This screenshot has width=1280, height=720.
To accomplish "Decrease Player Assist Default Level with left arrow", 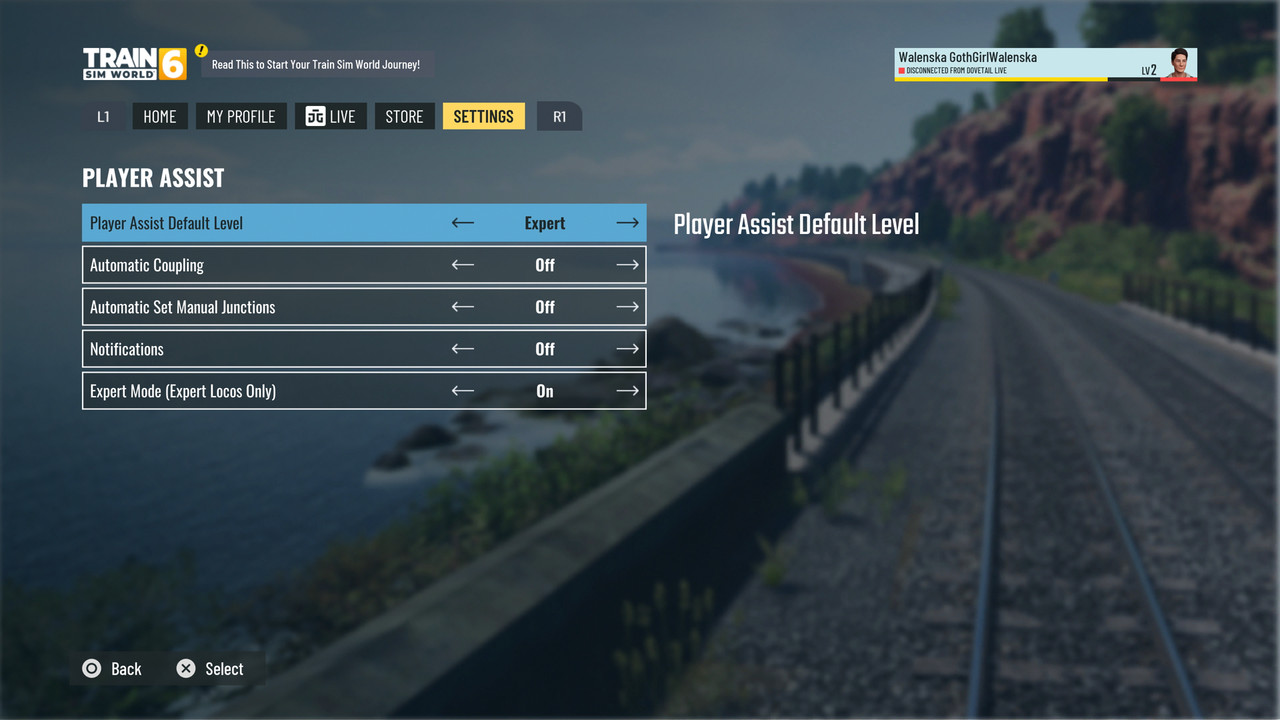I will tap(462, 223).
